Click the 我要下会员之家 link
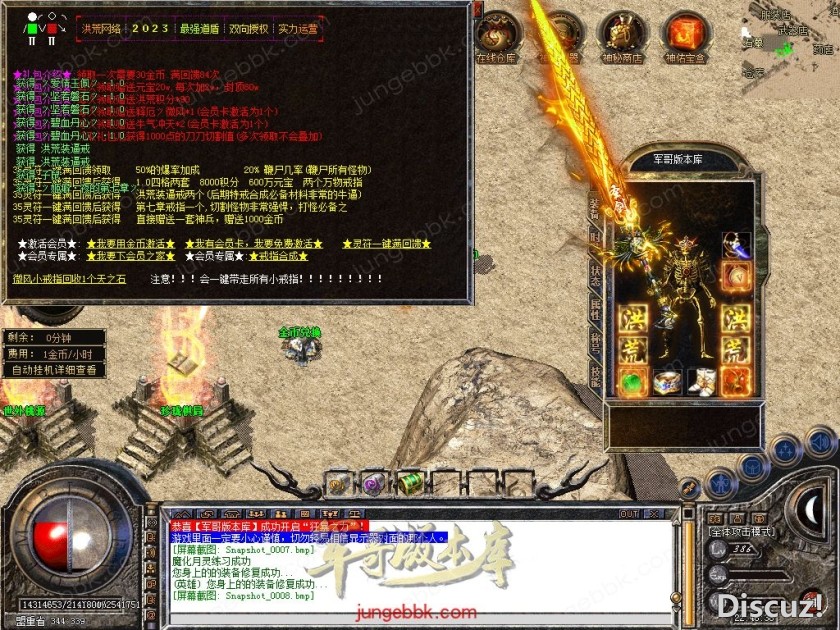Screen dimensions: 840x630 (132, 256)
